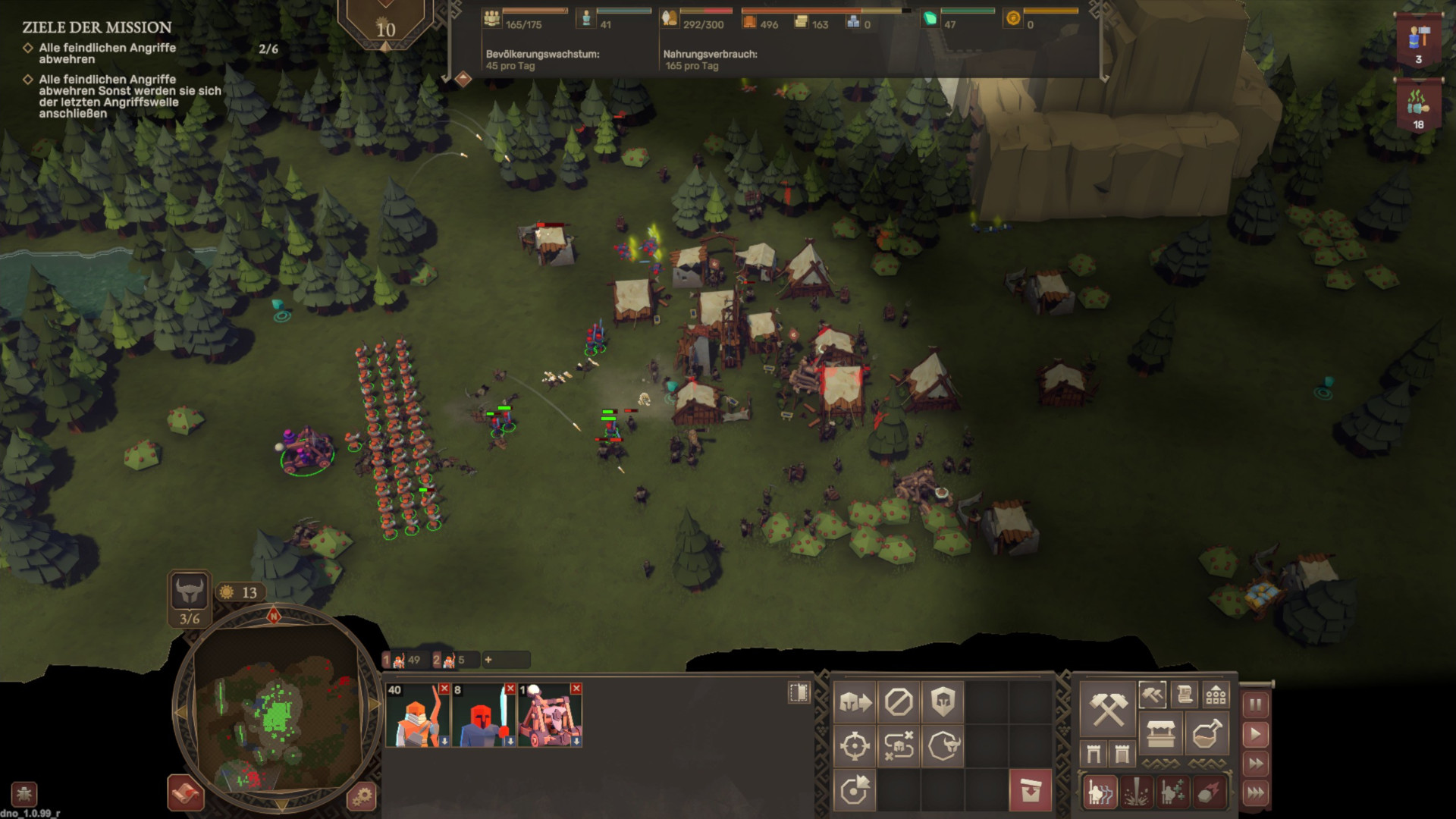Pause the game speed

coord(1255,705)
